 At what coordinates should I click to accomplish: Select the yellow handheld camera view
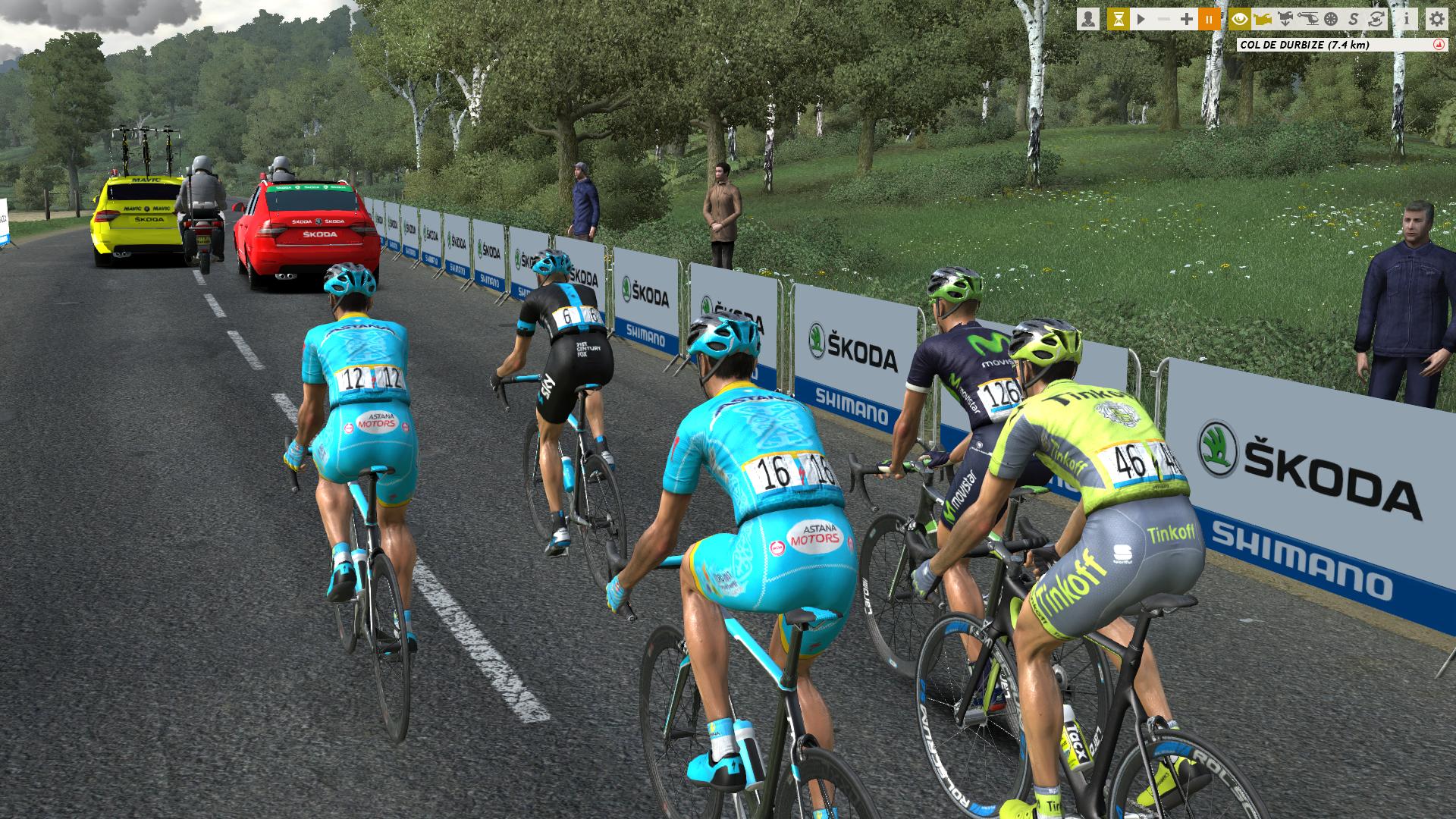(x=1263, y=19)
